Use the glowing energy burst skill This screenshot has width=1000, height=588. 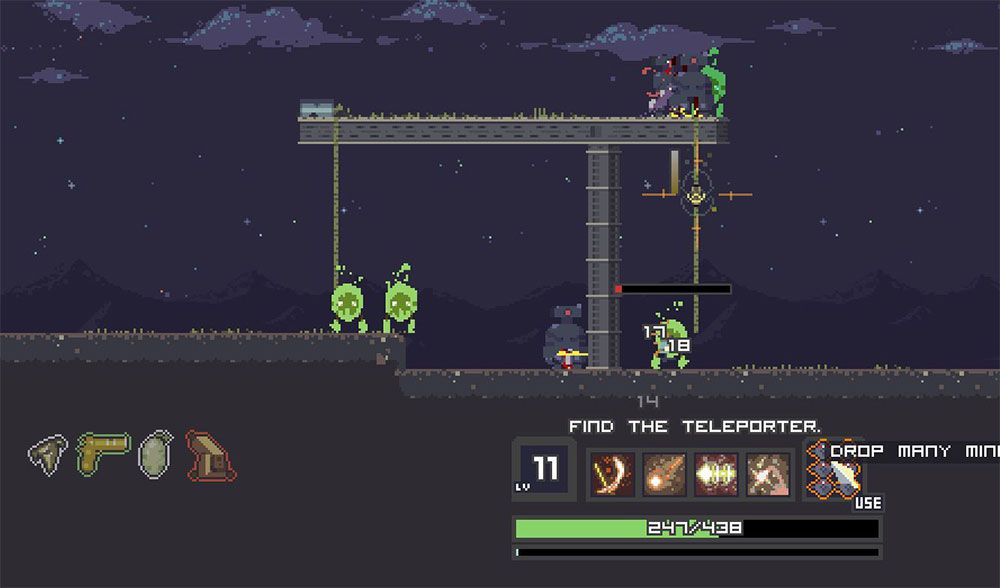pyautogui.click(x=716, y=472)
